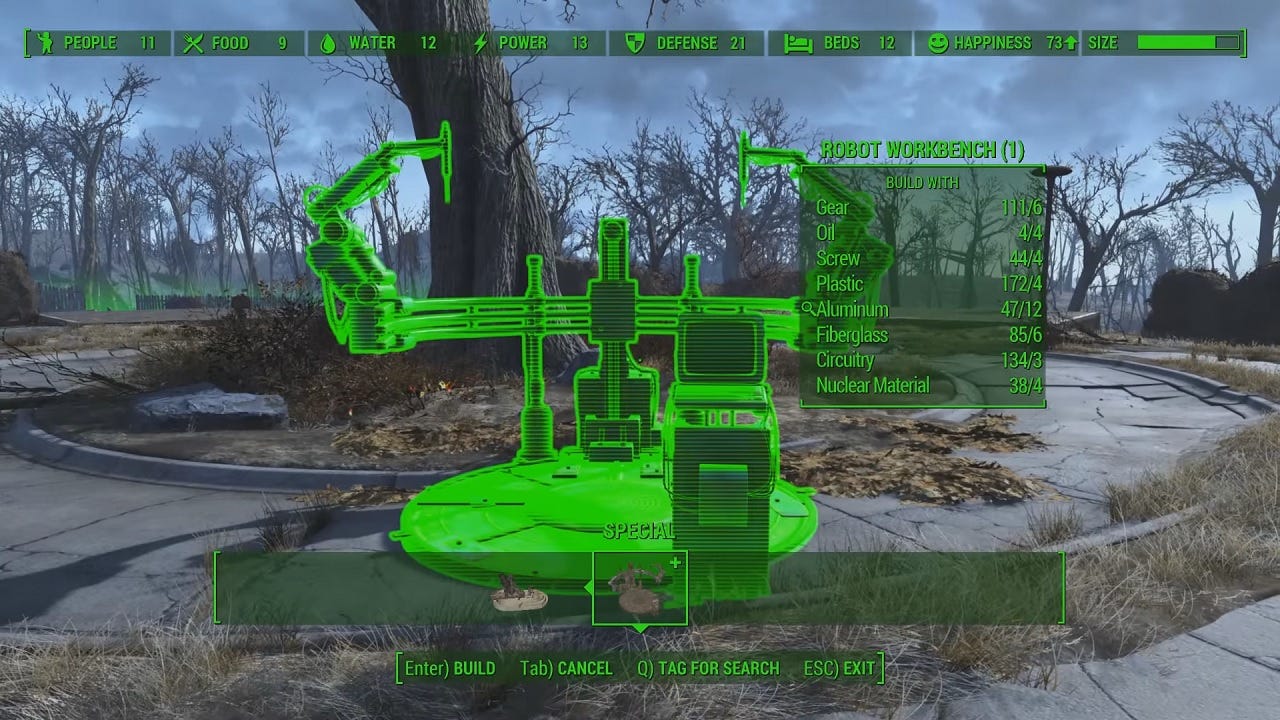The width and height of the screenshot is (1280, 720).
Task: Toggle search tagging on Circuitry
Action: [846, 360]
